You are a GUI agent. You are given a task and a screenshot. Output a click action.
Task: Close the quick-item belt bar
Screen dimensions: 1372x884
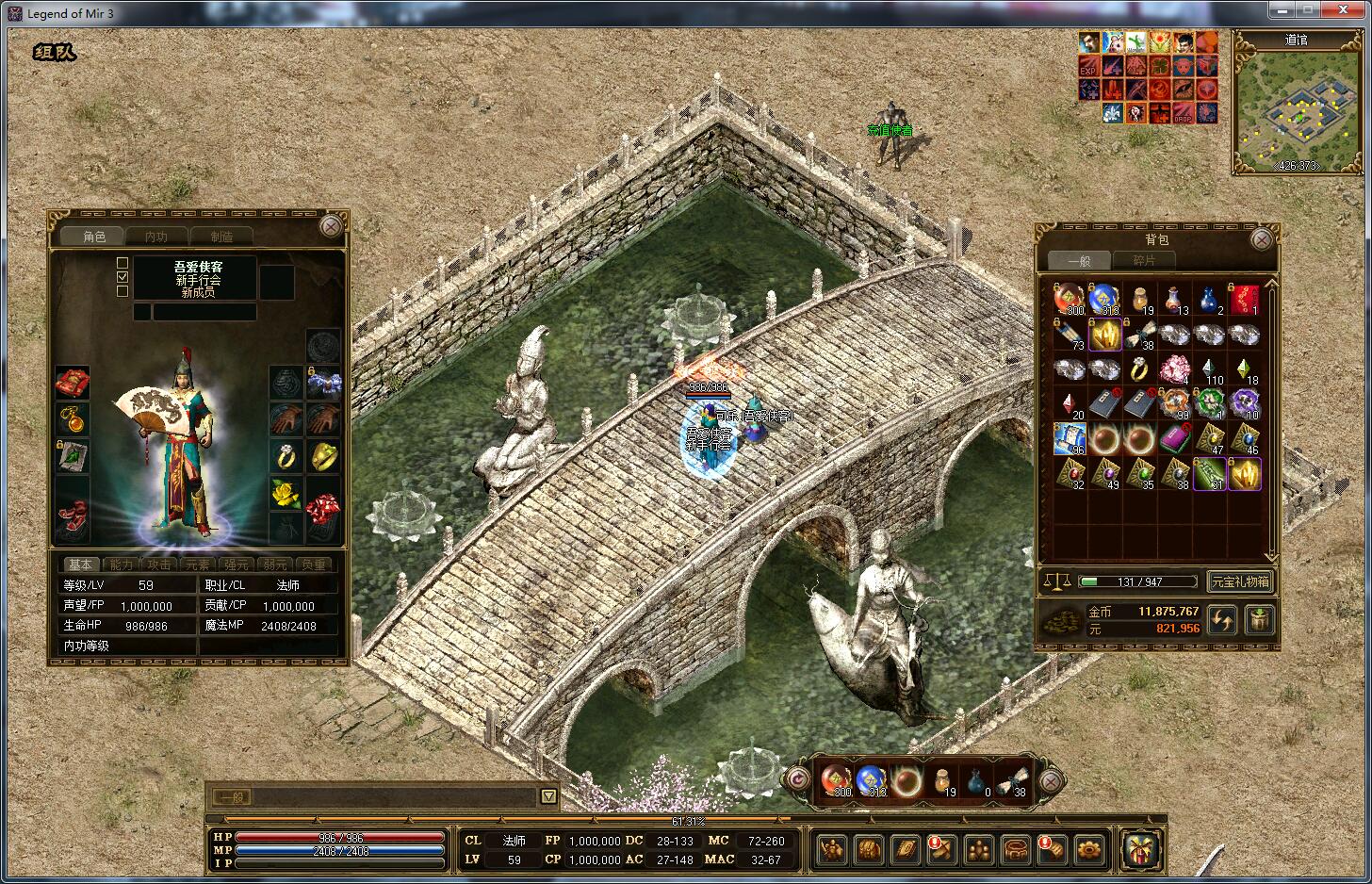pyautogui.click(x=1051, y=780)
